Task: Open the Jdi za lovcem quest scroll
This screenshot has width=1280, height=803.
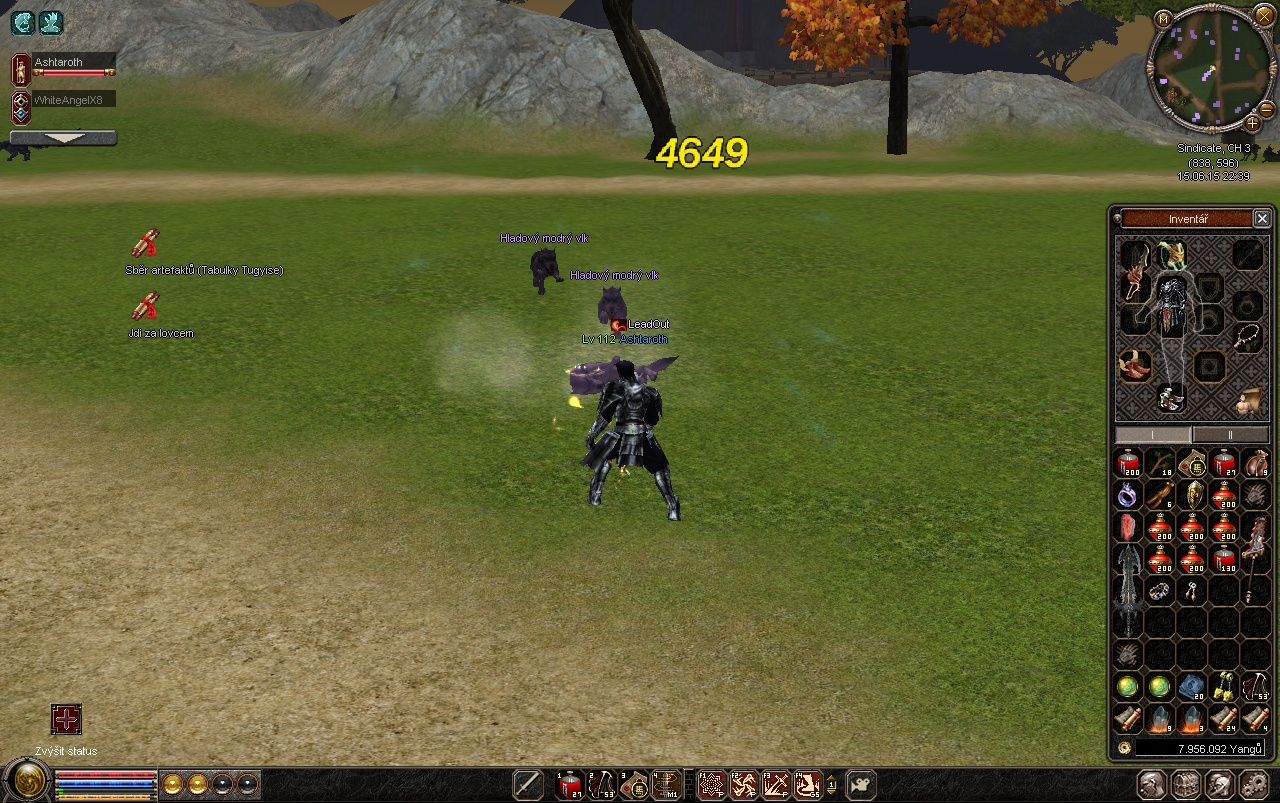Action: pos(146,306)
